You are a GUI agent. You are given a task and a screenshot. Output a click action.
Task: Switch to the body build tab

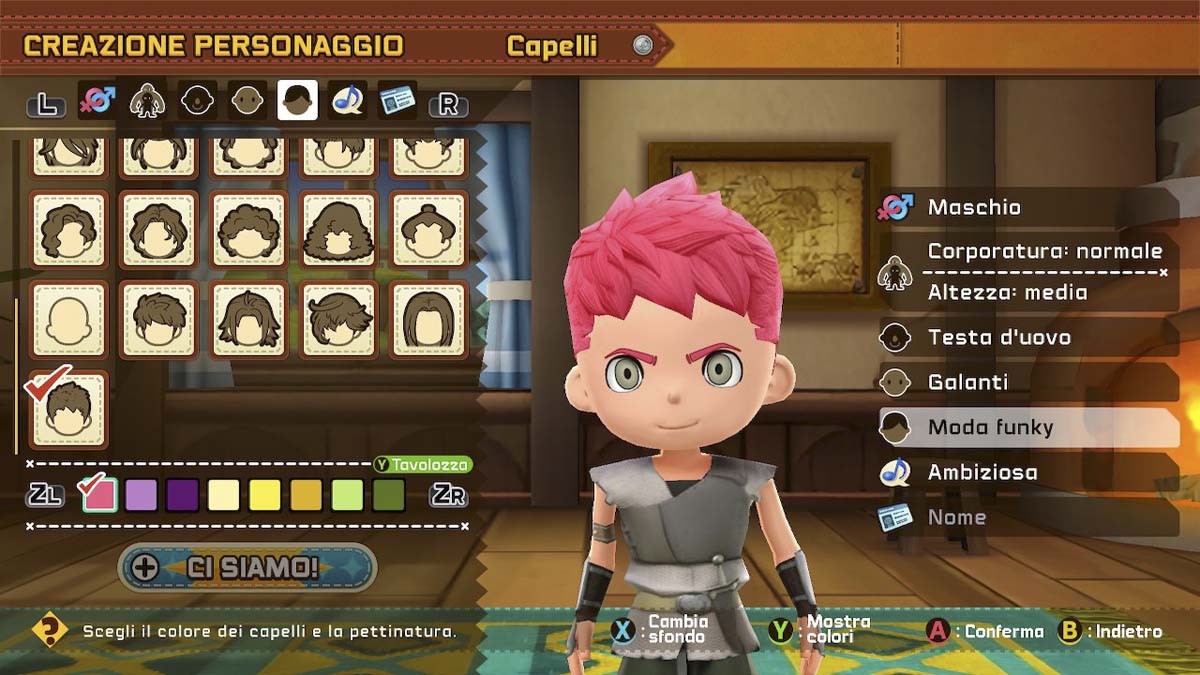147,101
